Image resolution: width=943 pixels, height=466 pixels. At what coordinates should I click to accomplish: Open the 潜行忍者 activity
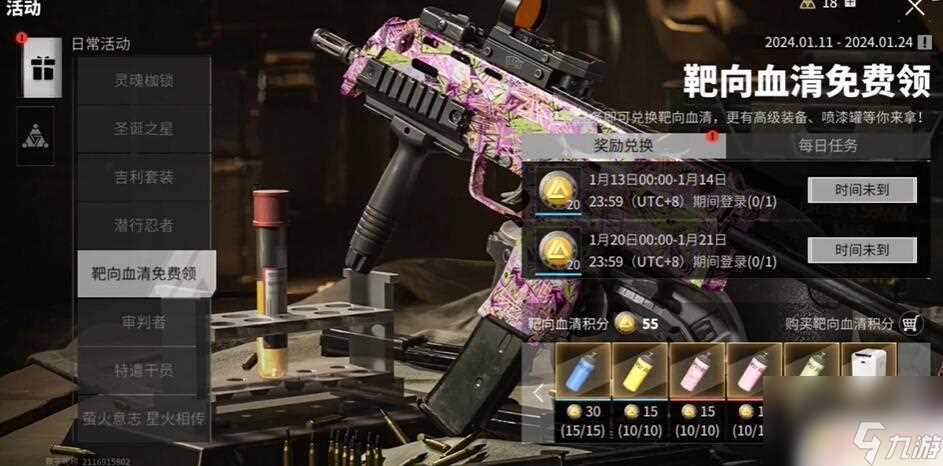pyautogui.click(x=144, y=225)
